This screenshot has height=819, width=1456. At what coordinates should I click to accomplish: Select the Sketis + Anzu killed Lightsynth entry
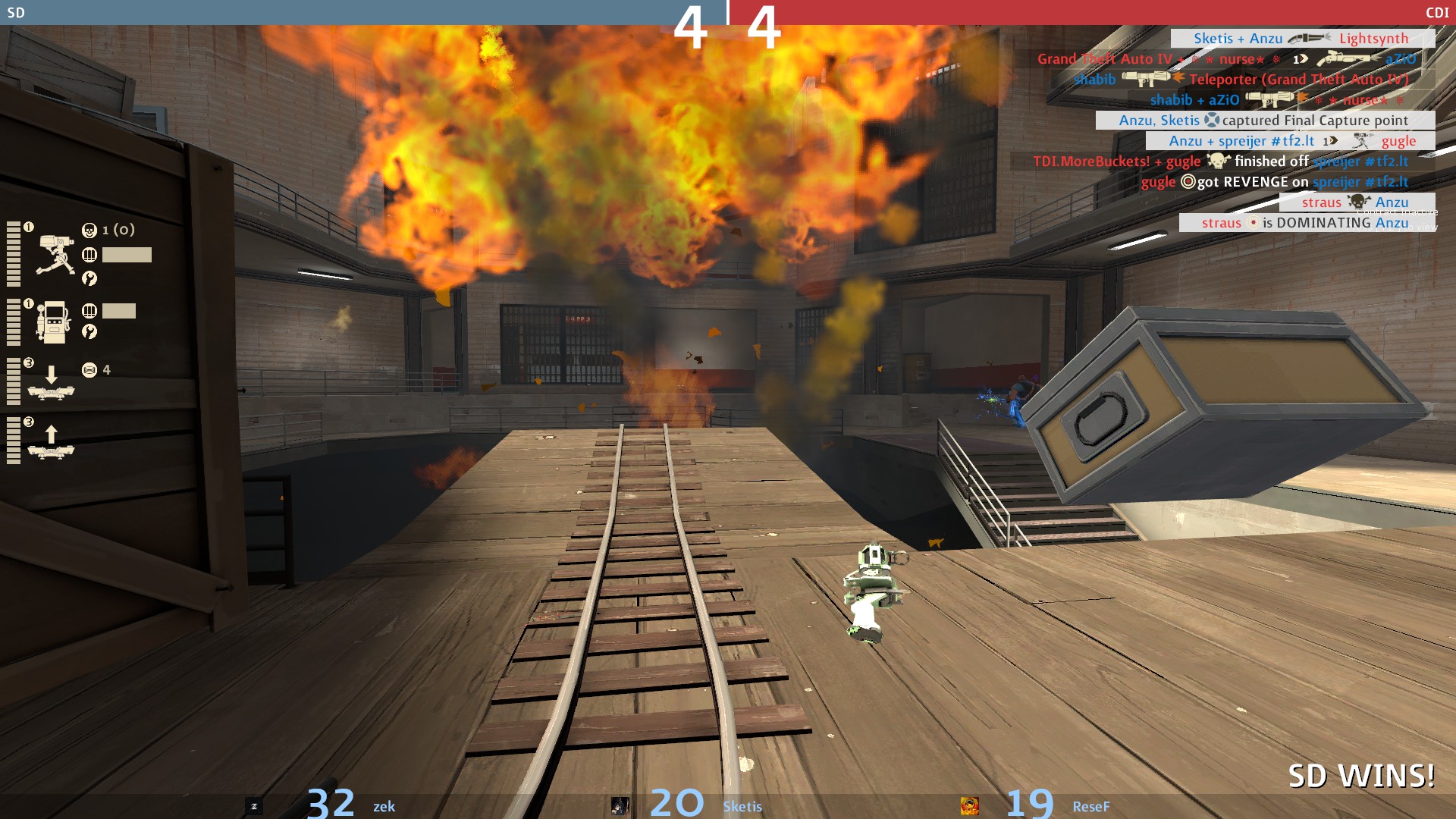tap(1301, 39)
